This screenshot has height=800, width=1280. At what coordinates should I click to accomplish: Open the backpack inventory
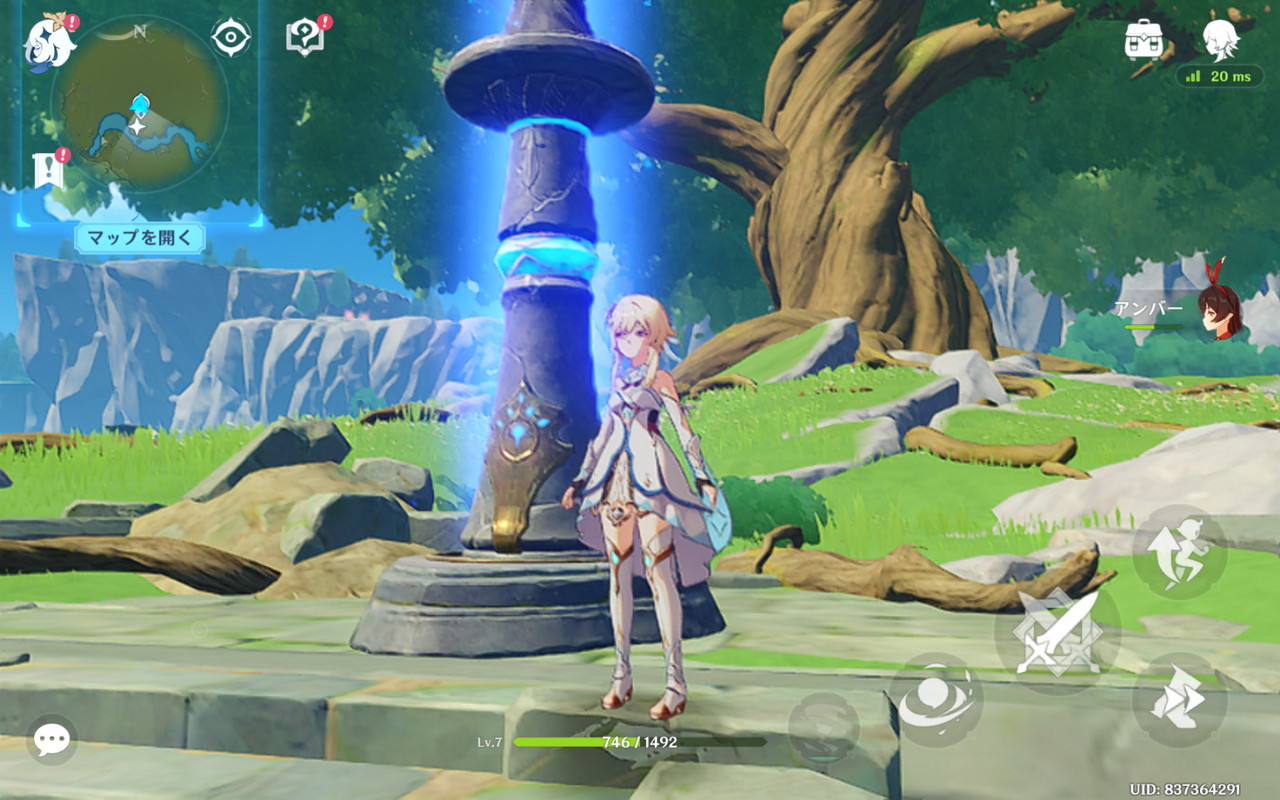click(1143, 40)
